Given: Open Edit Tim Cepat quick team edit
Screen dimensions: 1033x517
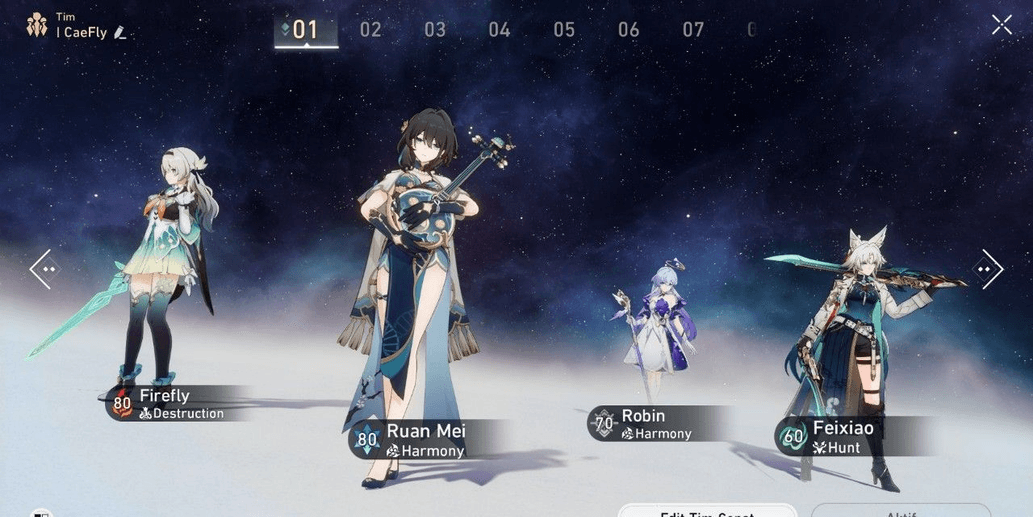Looking at the screenshot, I should [707, 510].
